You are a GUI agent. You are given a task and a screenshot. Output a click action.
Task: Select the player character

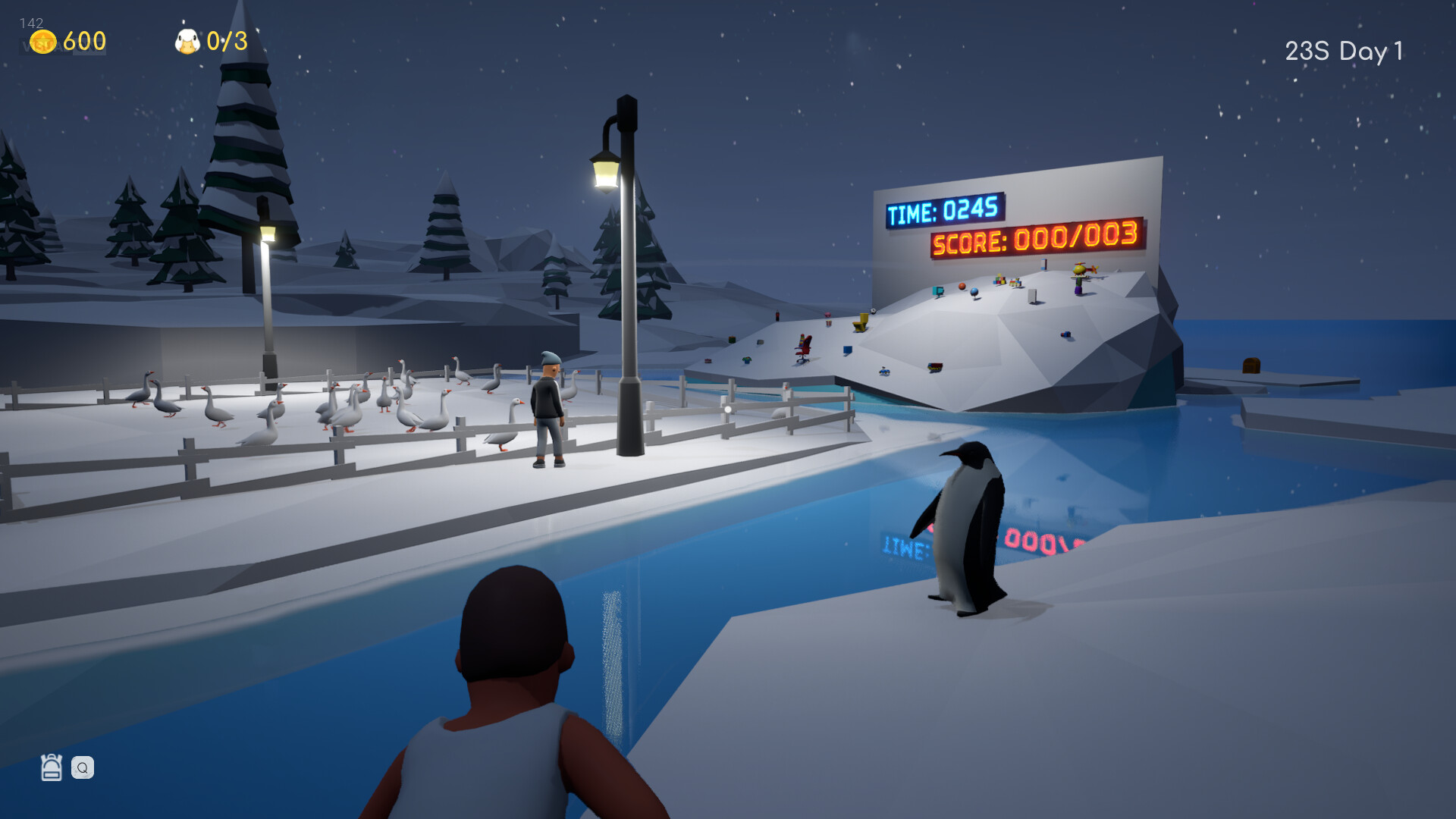508,667
